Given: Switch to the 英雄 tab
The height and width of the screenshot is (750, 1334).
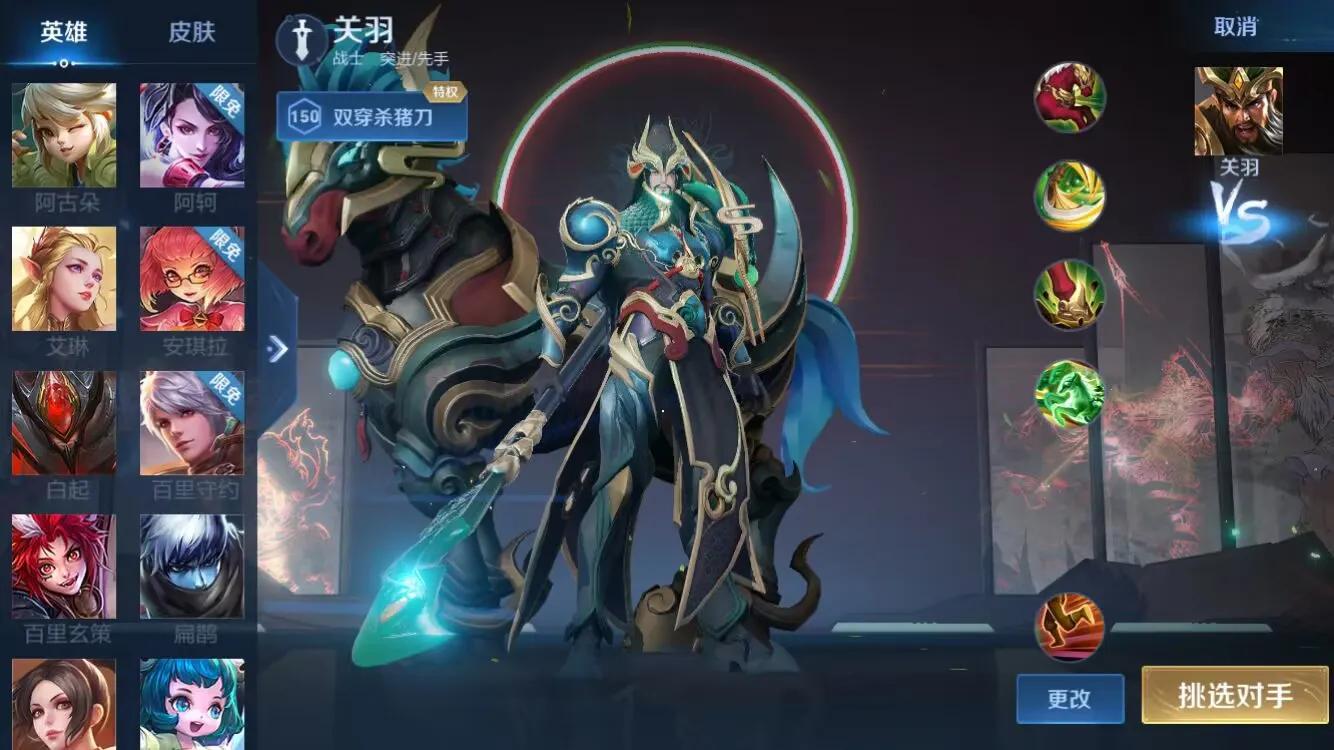Looking at the screenshot, I should point(65,32).
